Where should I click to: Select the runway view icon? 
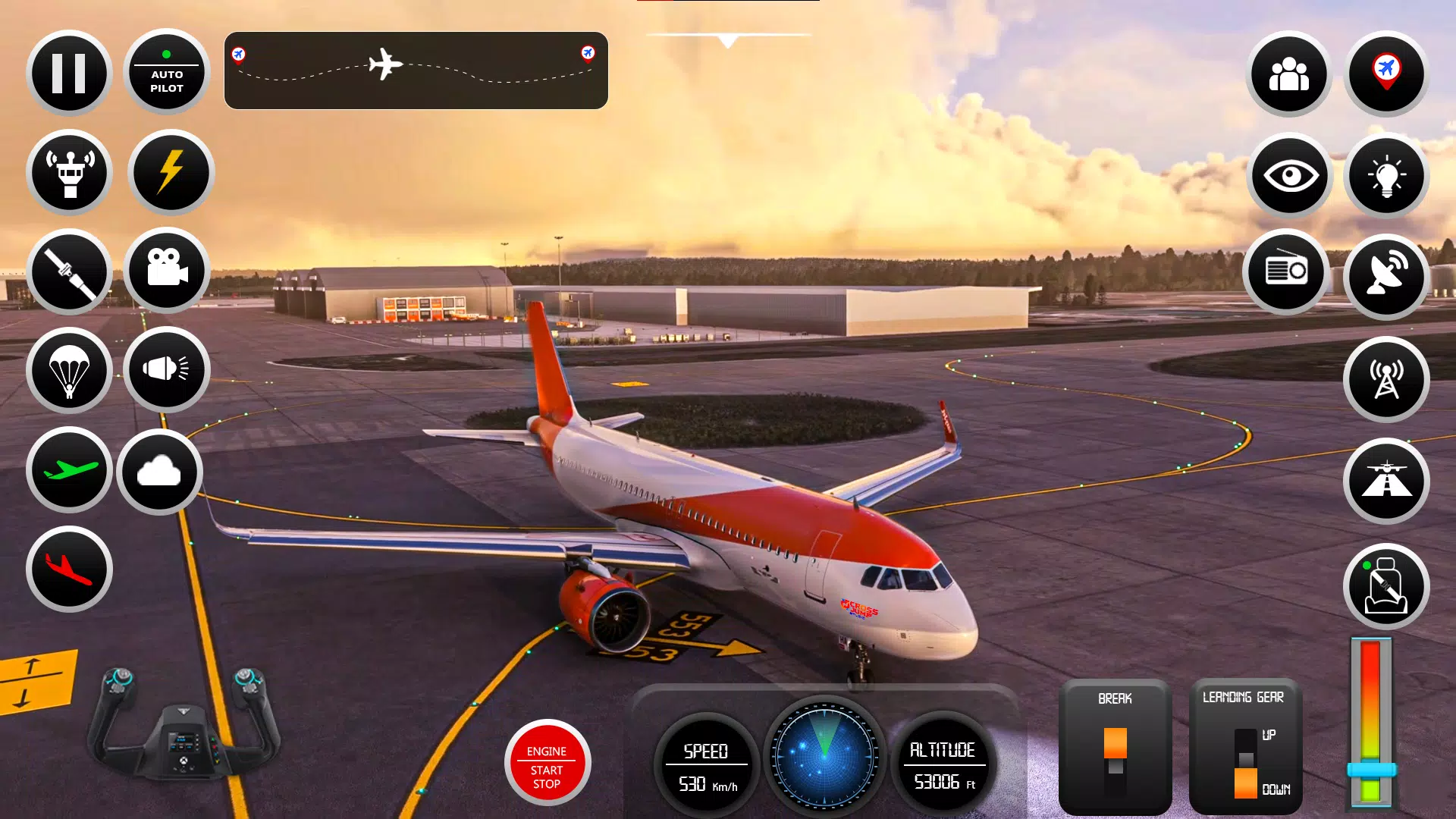coord(1386,482)
